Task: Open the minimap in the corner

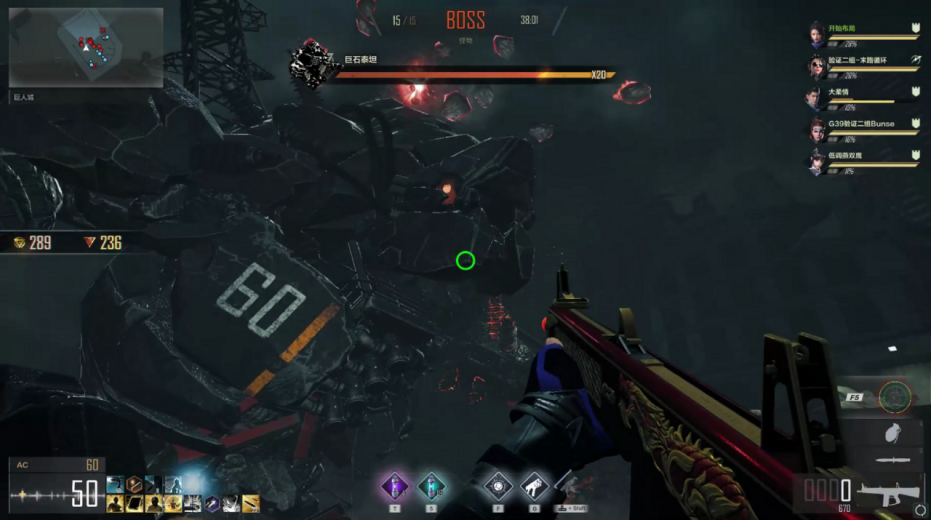Action: (x=86, y=48)
